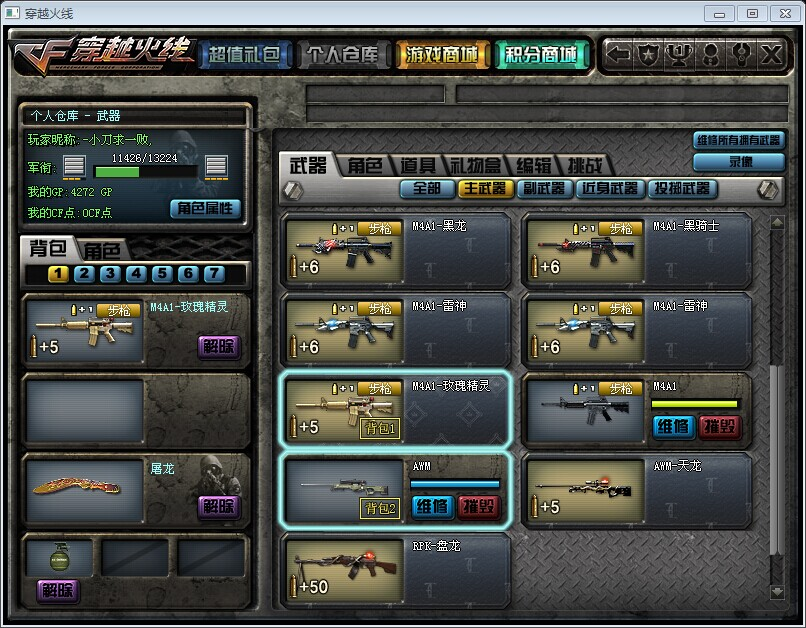Open the 超值礼包 gift pack page
The width and height of the screenshot is (806, 628).
coord(244,55)
